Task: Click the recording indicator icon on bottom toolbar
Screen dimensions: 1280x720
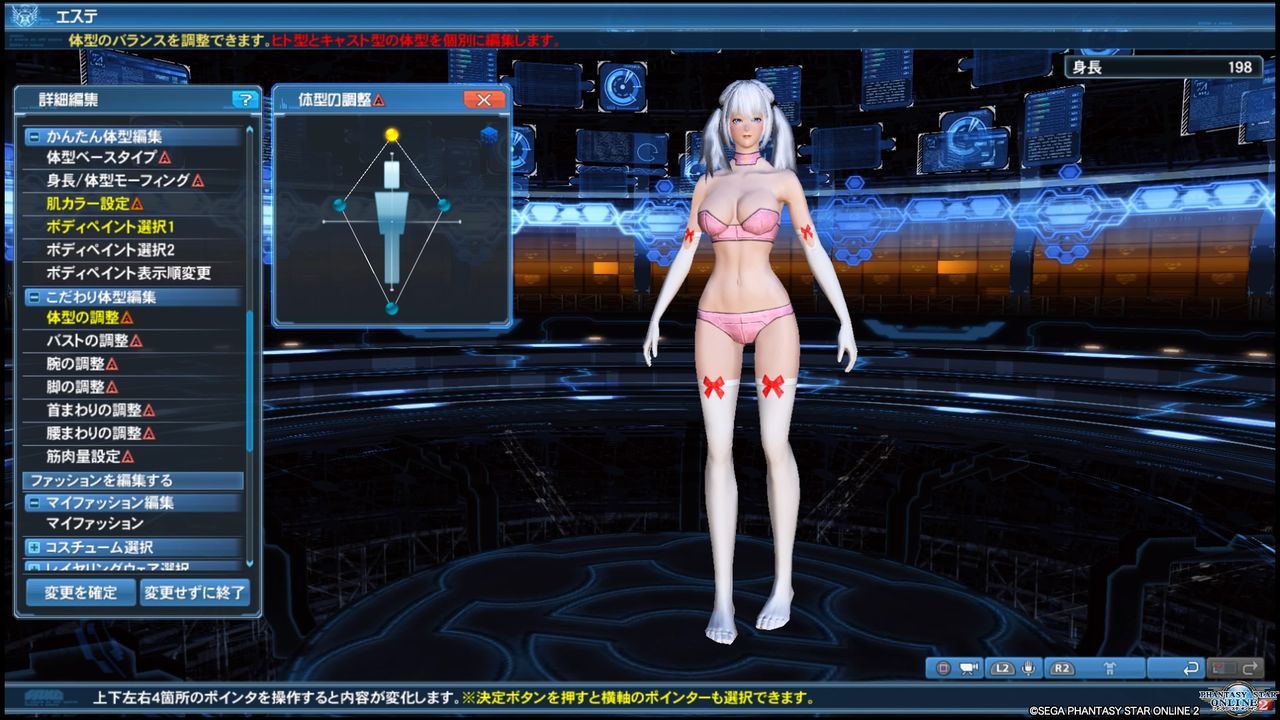Action: click(x=941, y=668)
